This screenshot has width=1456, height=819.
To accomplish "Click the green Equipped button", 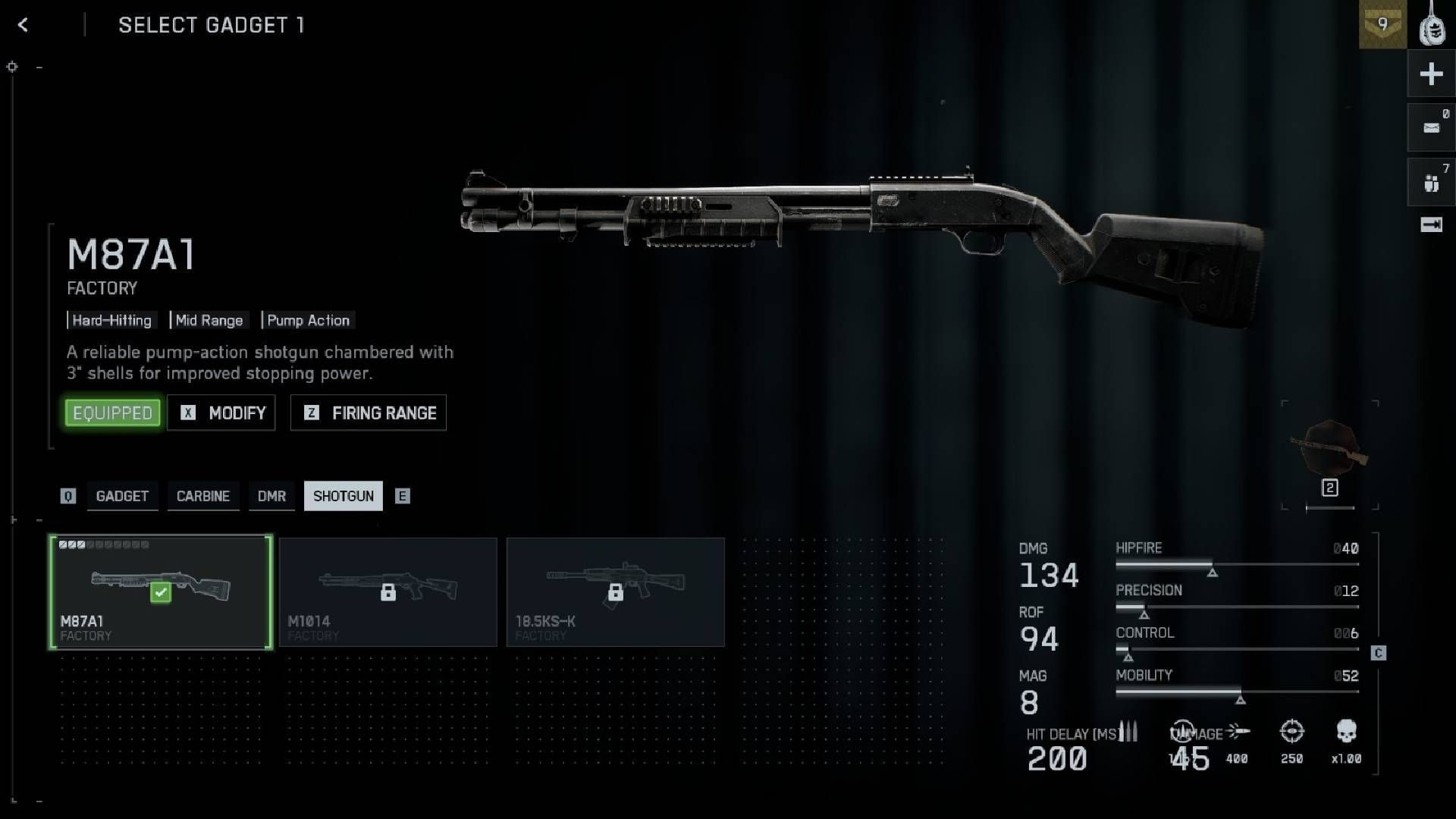I will tap(112, 413).
